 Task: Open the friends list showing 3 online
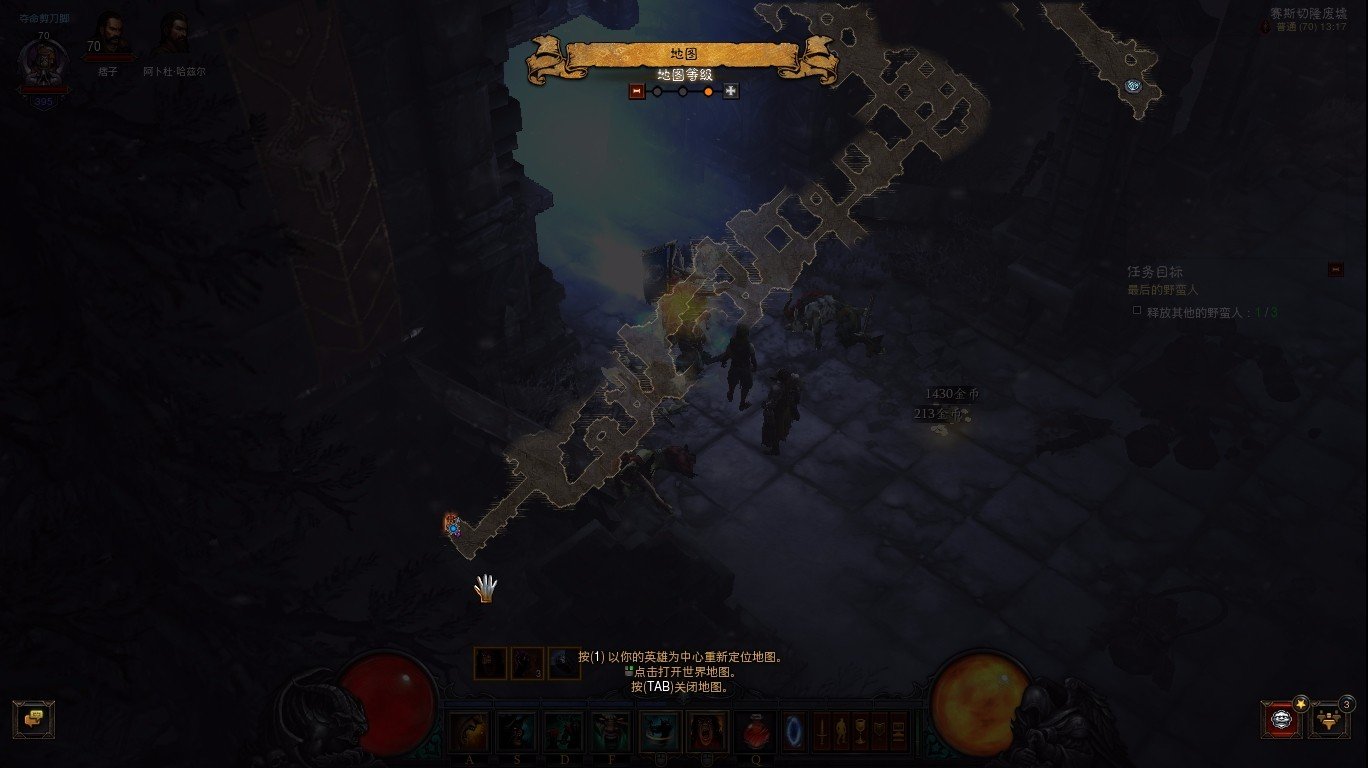tap(1329, 718)
